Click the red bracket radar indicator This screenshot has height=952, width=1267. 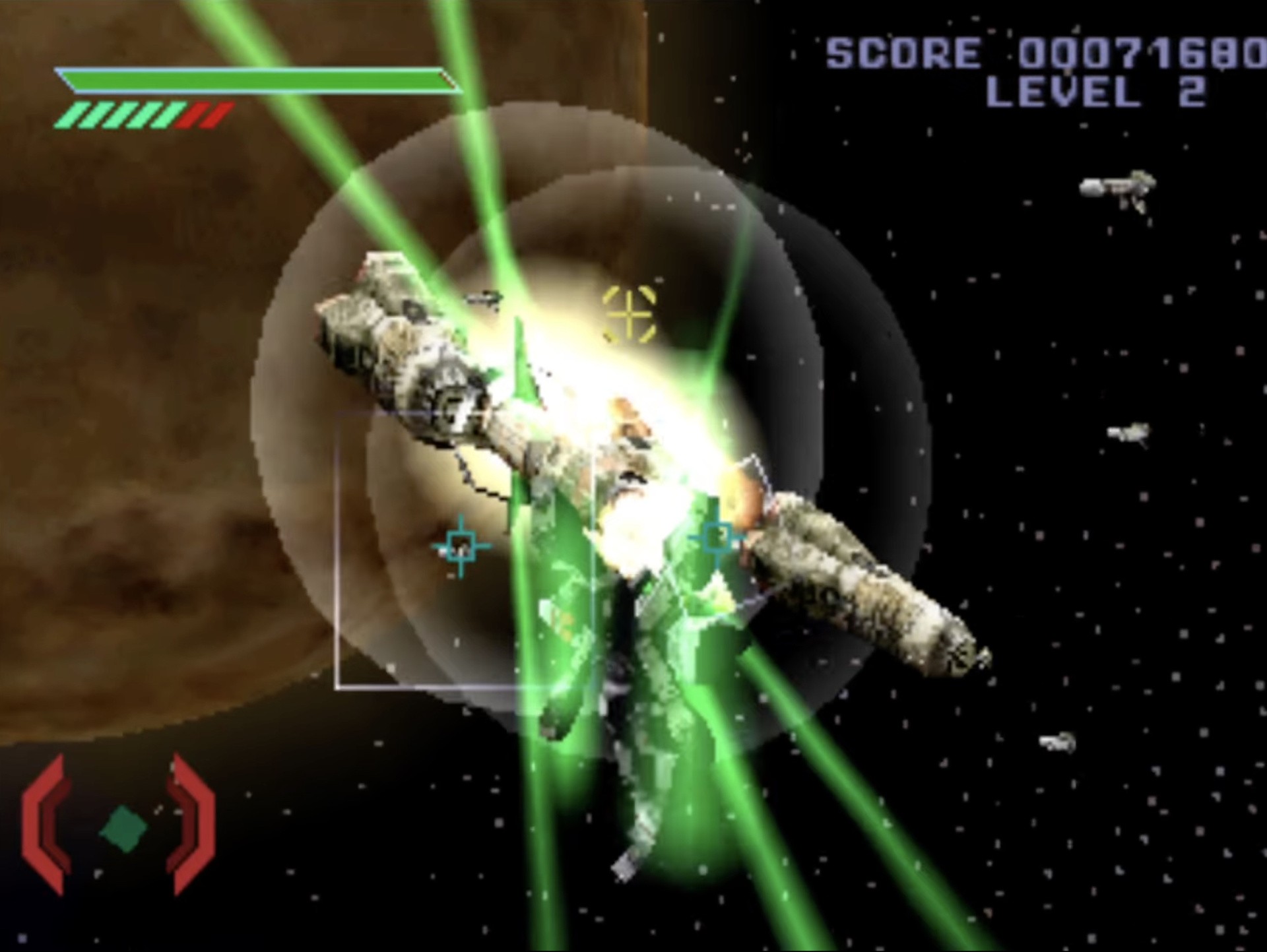(x=119, y=827)
